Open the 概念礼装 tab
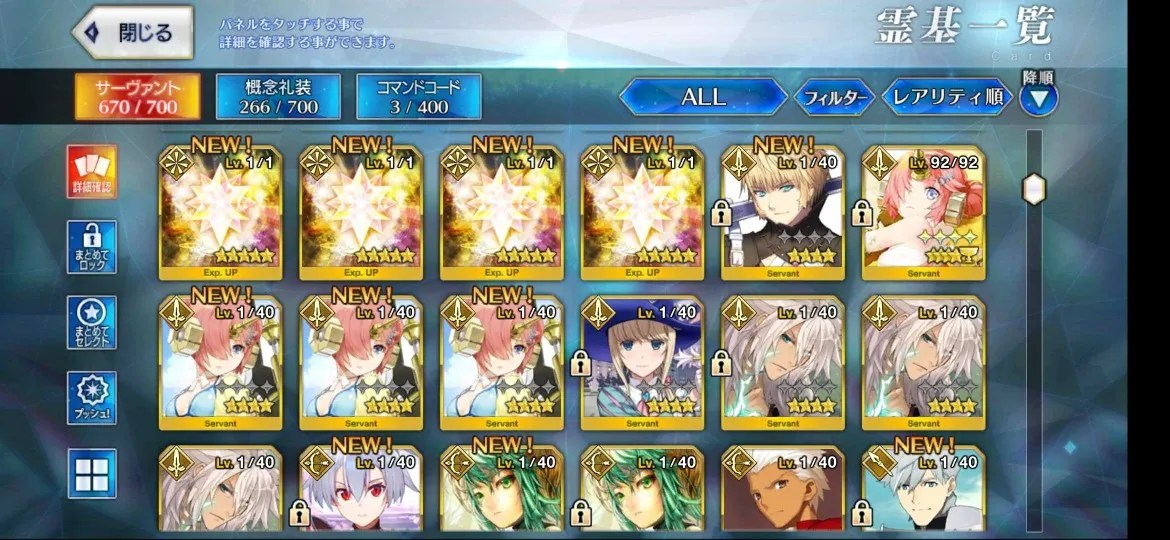The width and height of the screenshot is (1170, 540). 277,96
